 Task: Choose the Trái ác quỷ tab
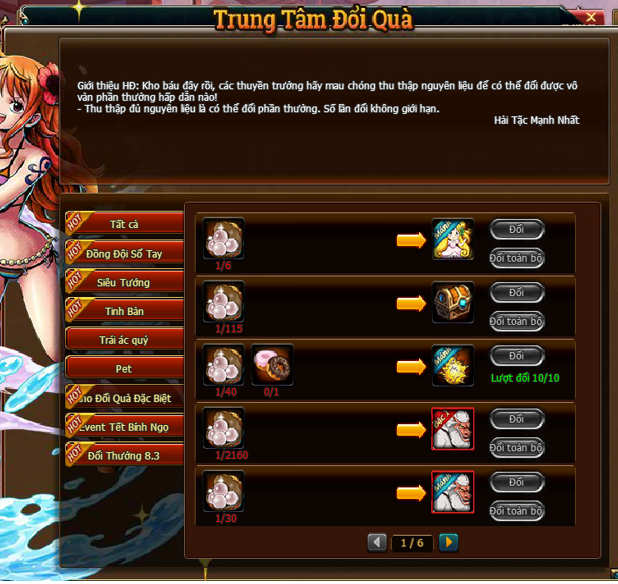point(125,340)
